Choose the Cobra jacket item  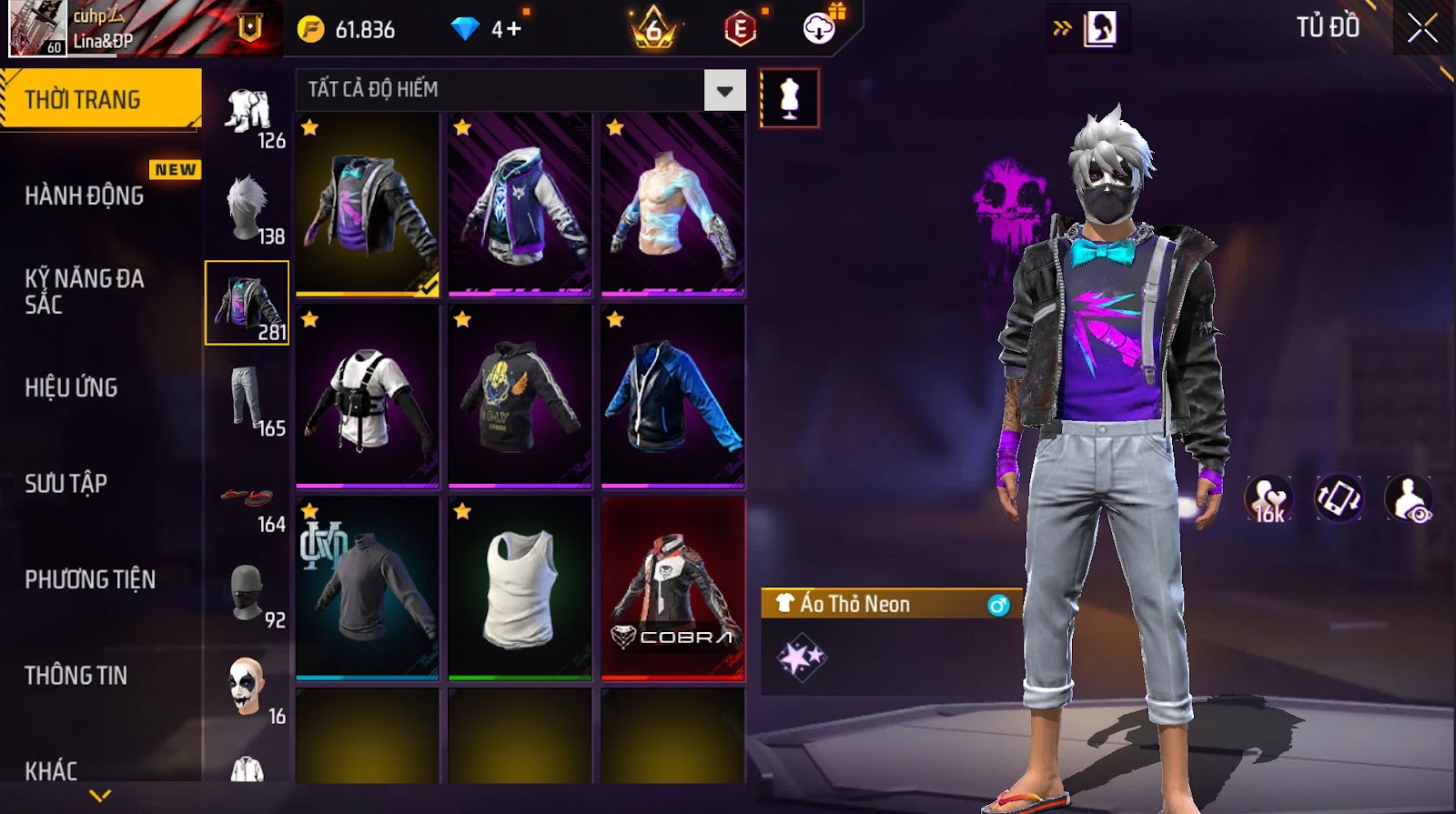coord(672,588)
